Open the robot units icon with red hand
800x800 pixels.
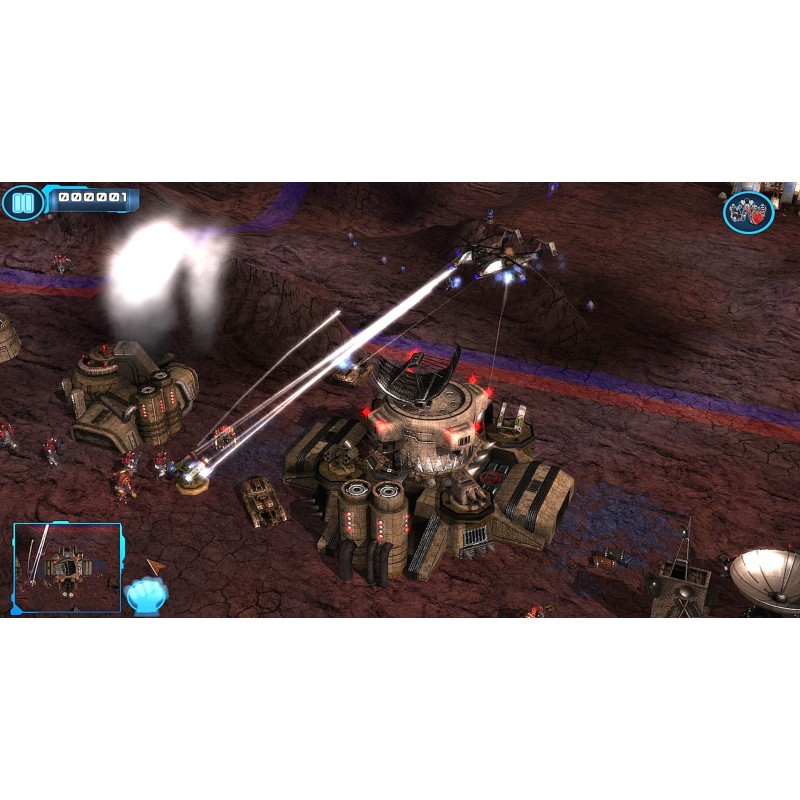[x=748, y=212]
